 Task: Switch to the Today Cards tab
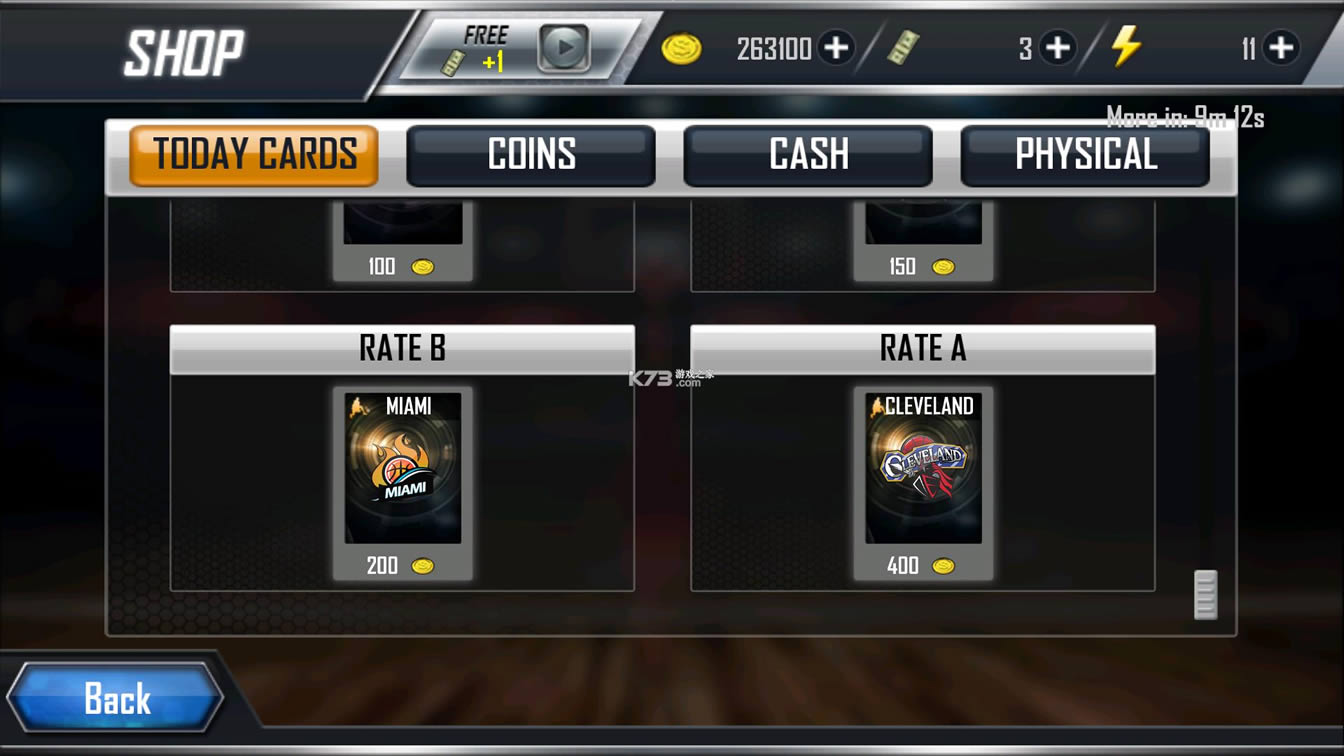pos(254,155)
